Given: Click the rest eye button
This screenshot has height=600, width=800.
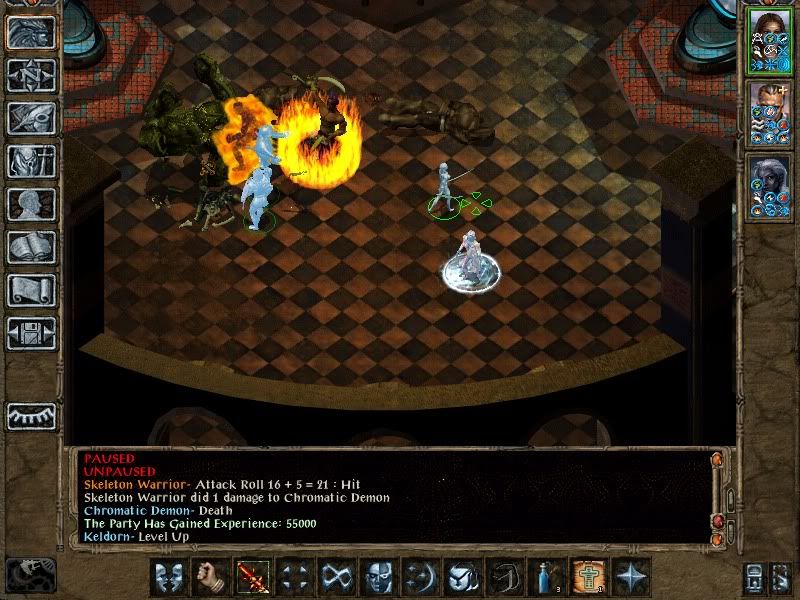Looking at the screenshot, I should (x=31, y=415).
